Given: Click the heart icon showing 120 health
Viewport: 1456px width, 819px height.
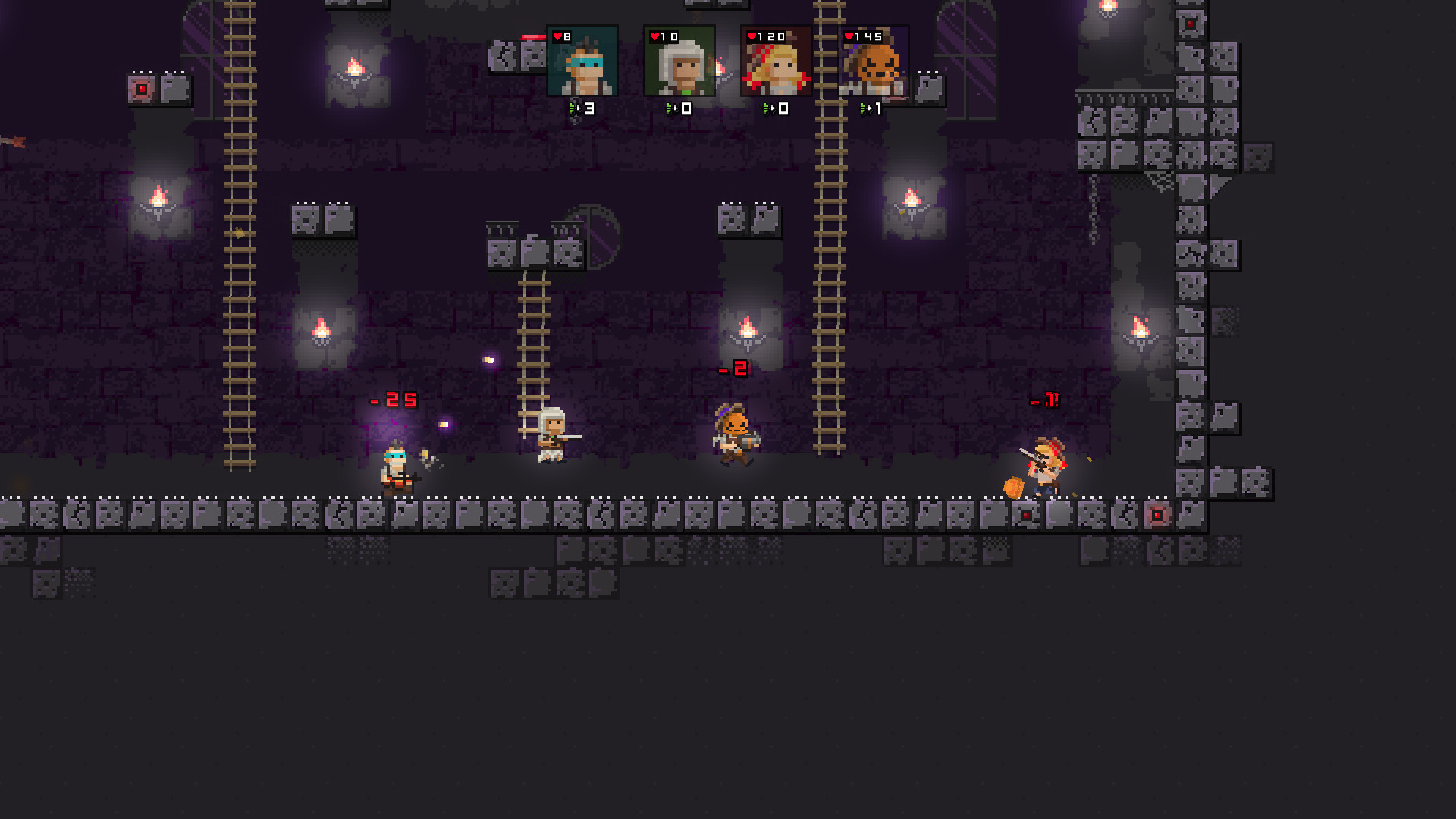Looking at the screenshot, I should click(x=751, y=35).
